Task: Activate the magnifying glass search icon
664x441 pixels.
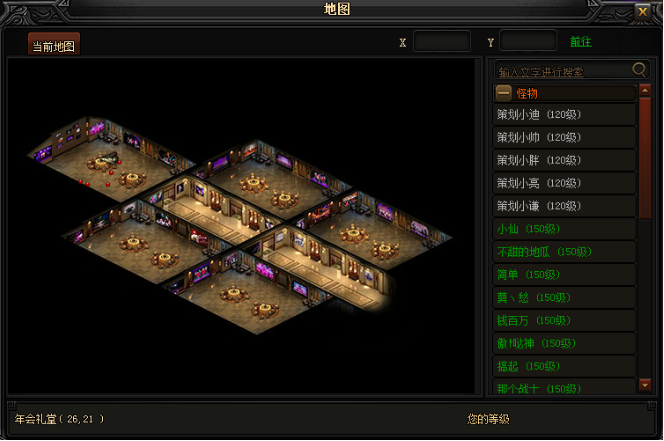Action: pos(640,70)
